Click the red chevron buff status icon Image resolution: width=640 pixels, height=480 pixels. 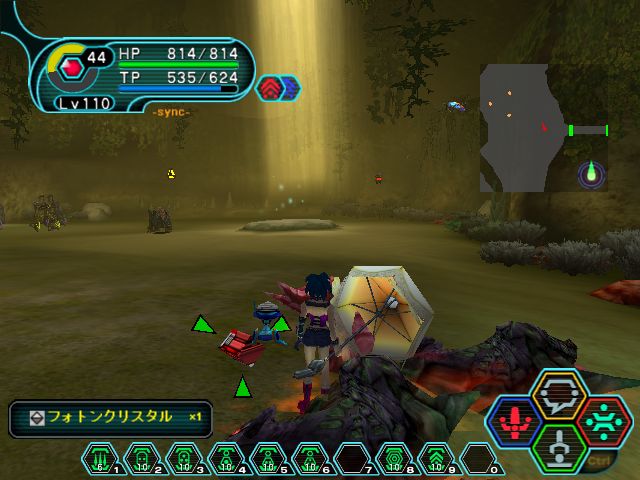tap(270, 88)
